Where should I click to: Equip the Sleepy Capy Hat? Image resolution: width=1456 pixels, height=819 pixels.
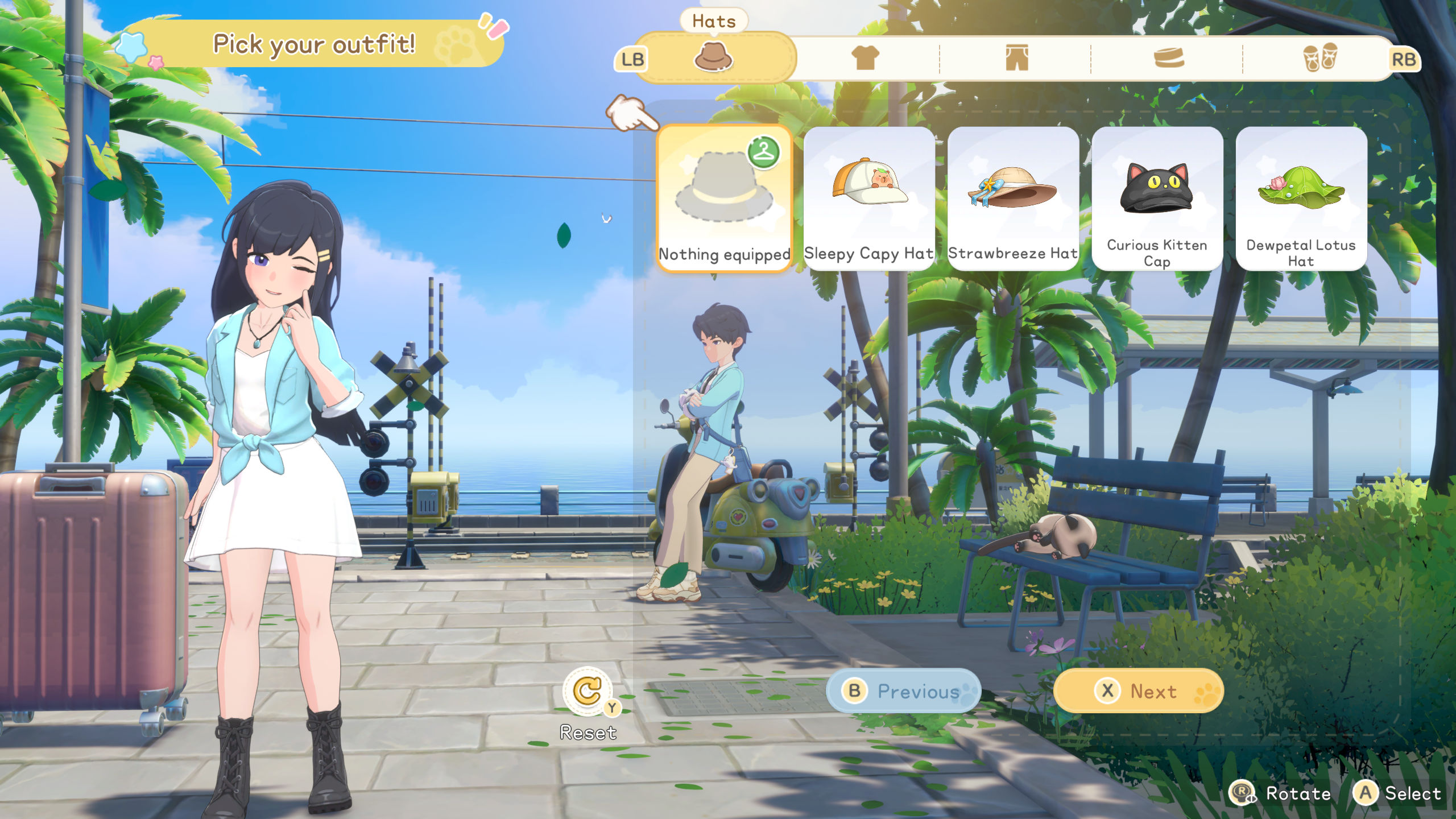tap(868, 193)
